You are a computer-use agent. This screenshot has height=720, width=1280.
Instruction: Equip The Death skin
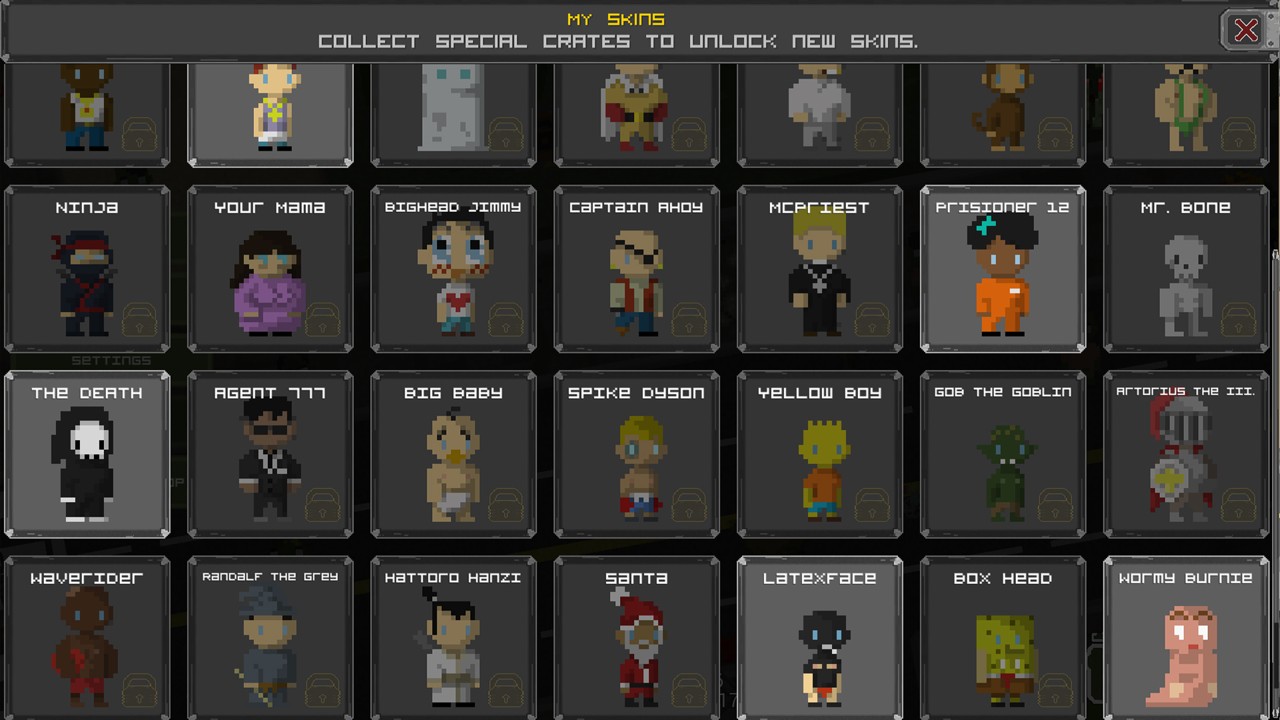tap(87, 455)
